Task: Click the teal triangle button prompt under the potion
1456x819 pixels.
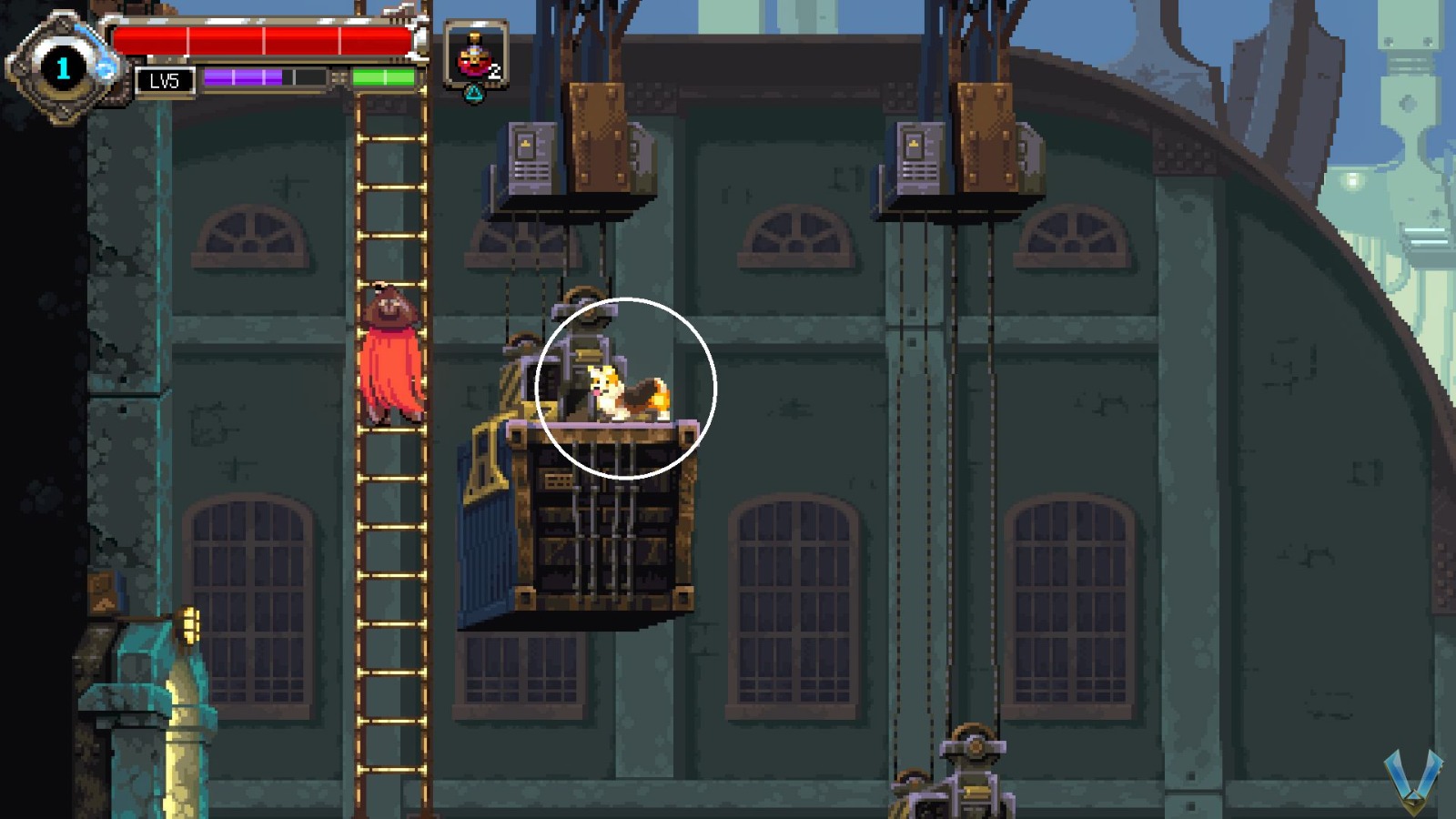Action: pyautogui.click(x=474, y=92)
